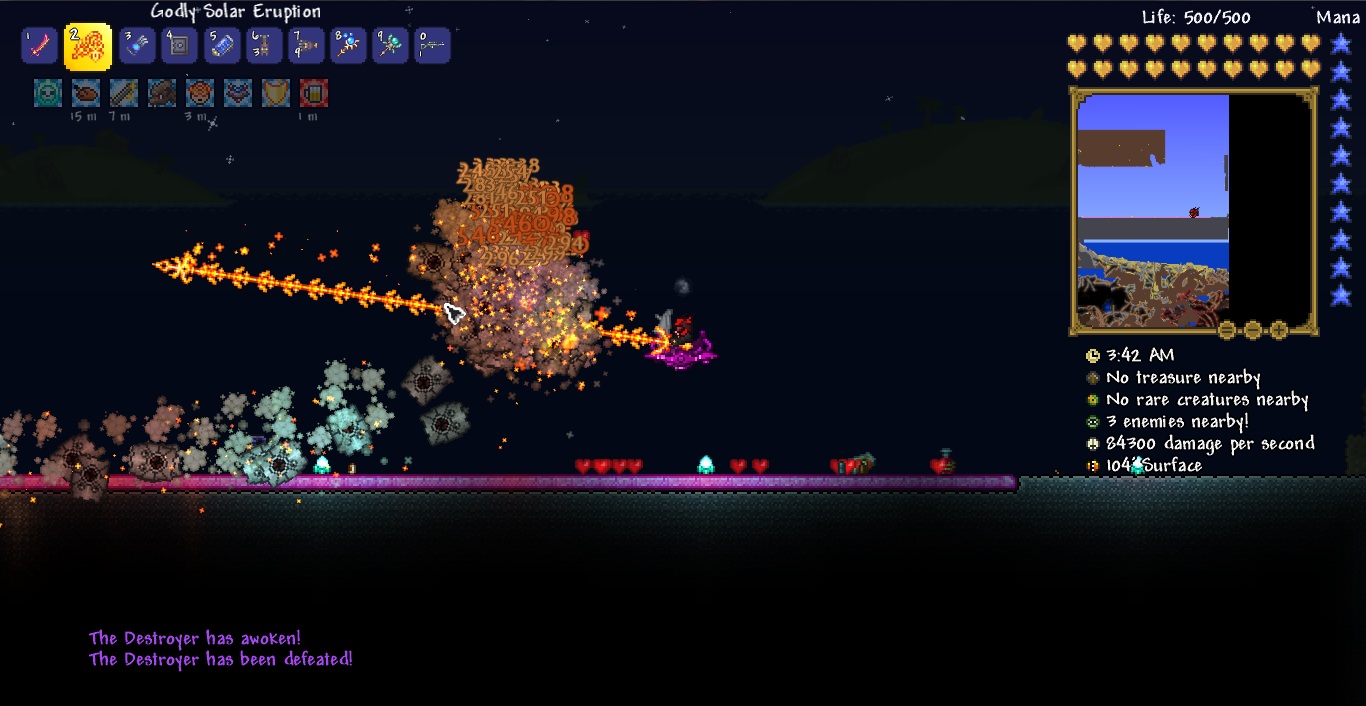The width and height of the screenshot is (1366, 706).
Task: Click on the minimap display
Action: 1152,210
